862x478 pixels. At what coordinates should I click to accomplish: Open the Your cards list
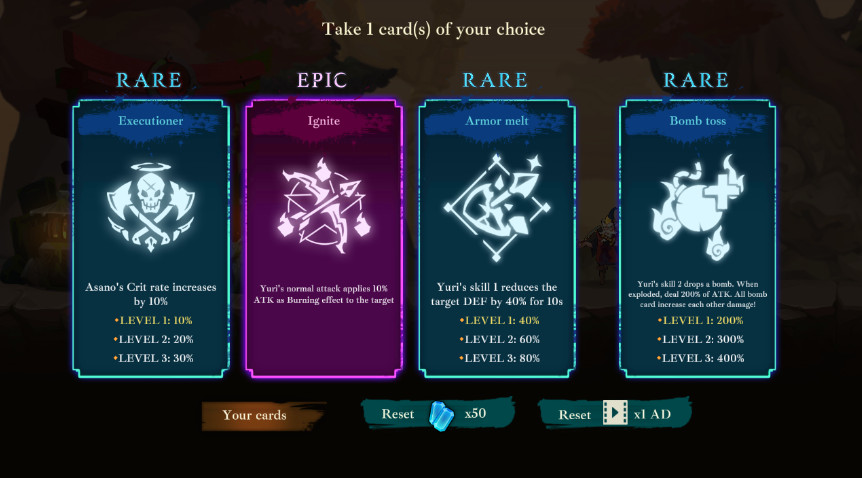(254, 415)
